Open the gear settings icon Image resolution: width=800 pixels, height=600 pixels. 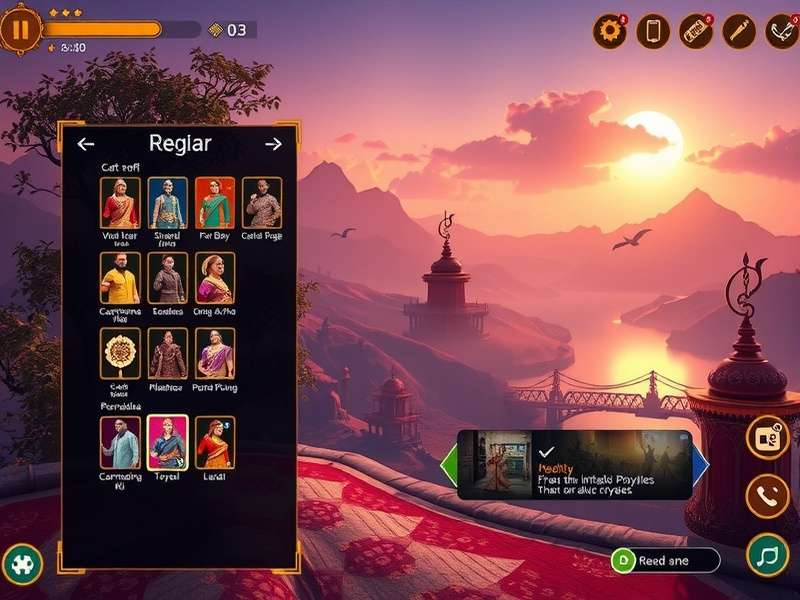point(609,31)
